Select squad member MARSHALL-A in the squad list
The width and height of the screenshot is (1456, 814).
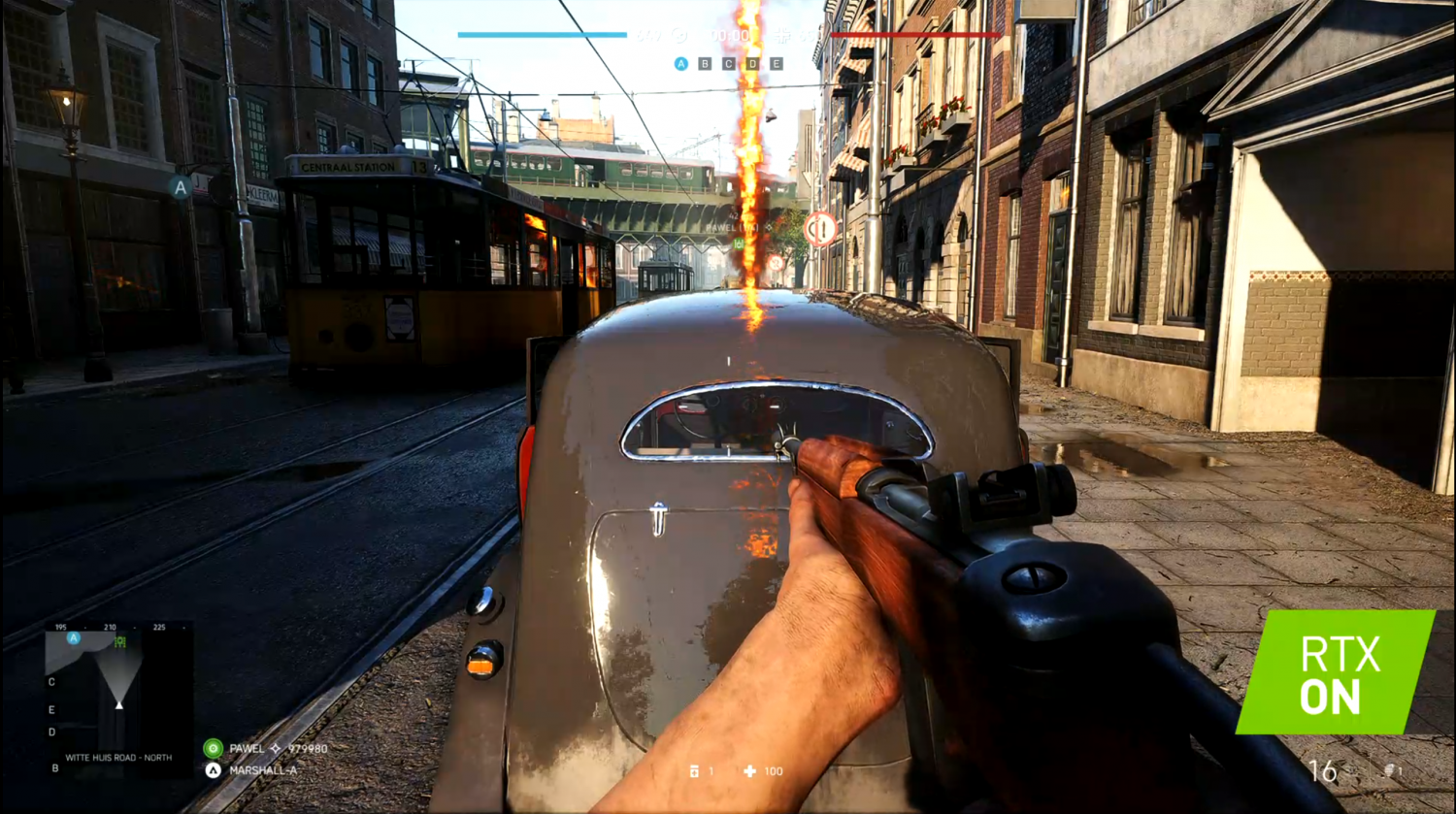click(x=262, y=770)
